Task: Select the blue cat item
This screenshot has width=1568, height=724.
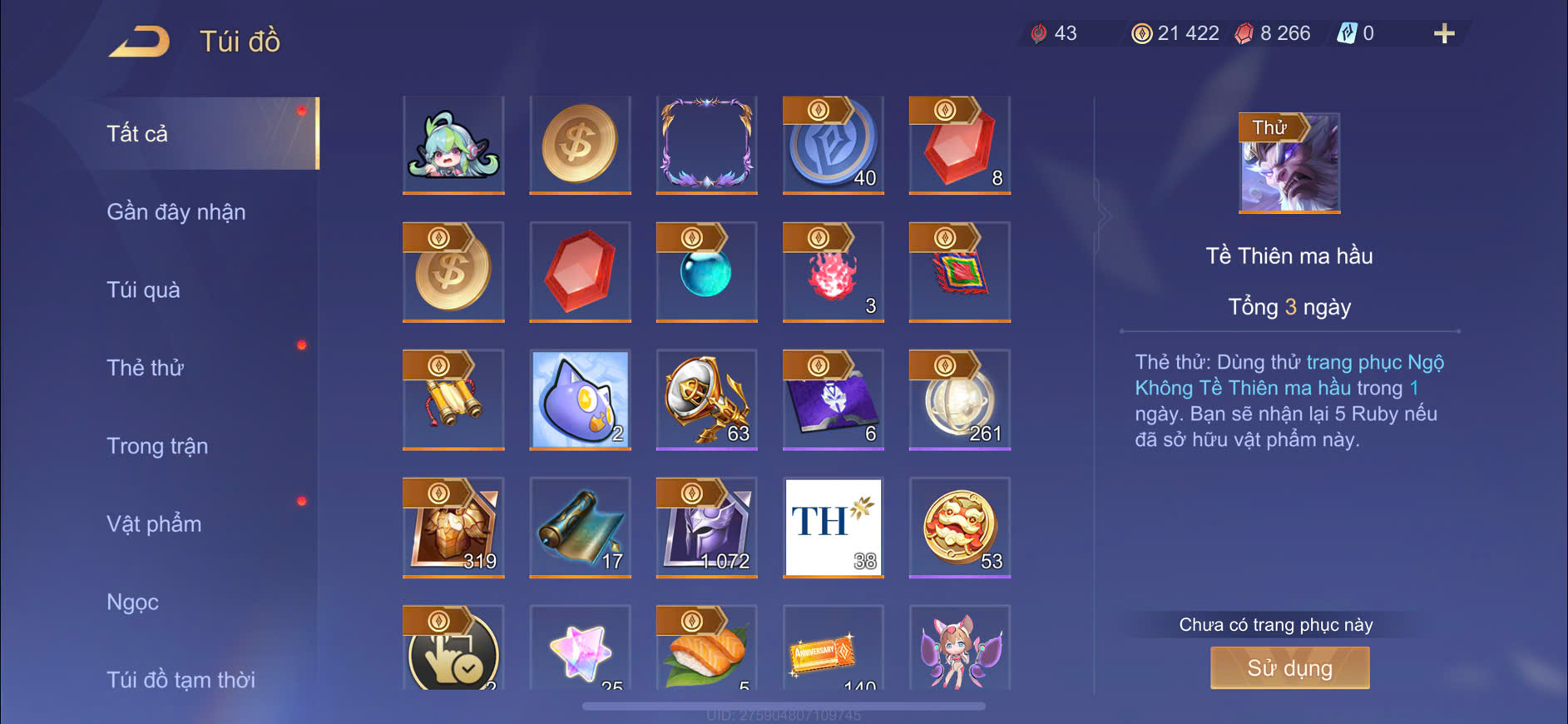Action: 580,400
